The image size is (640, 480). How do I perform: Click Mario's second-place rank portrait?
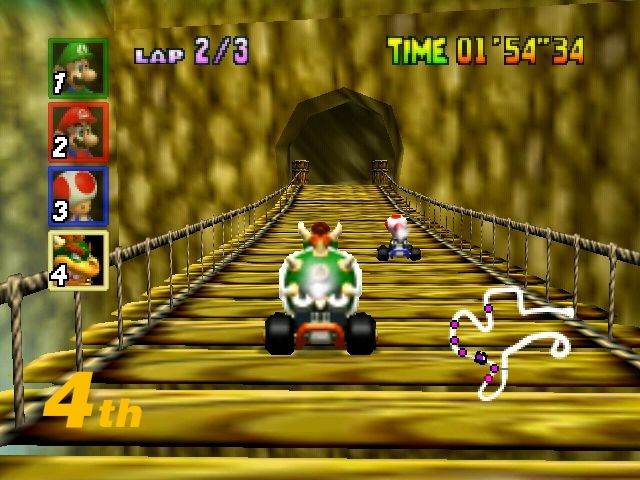77,131
